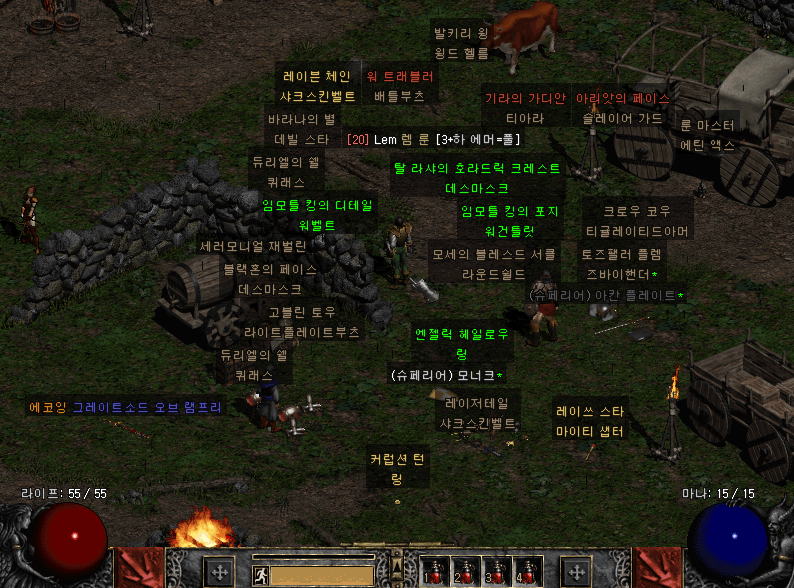Pick up 레이쓰 스타 마이티 셉터
This screenshot has height=588, width=794.
coord(590,421)
